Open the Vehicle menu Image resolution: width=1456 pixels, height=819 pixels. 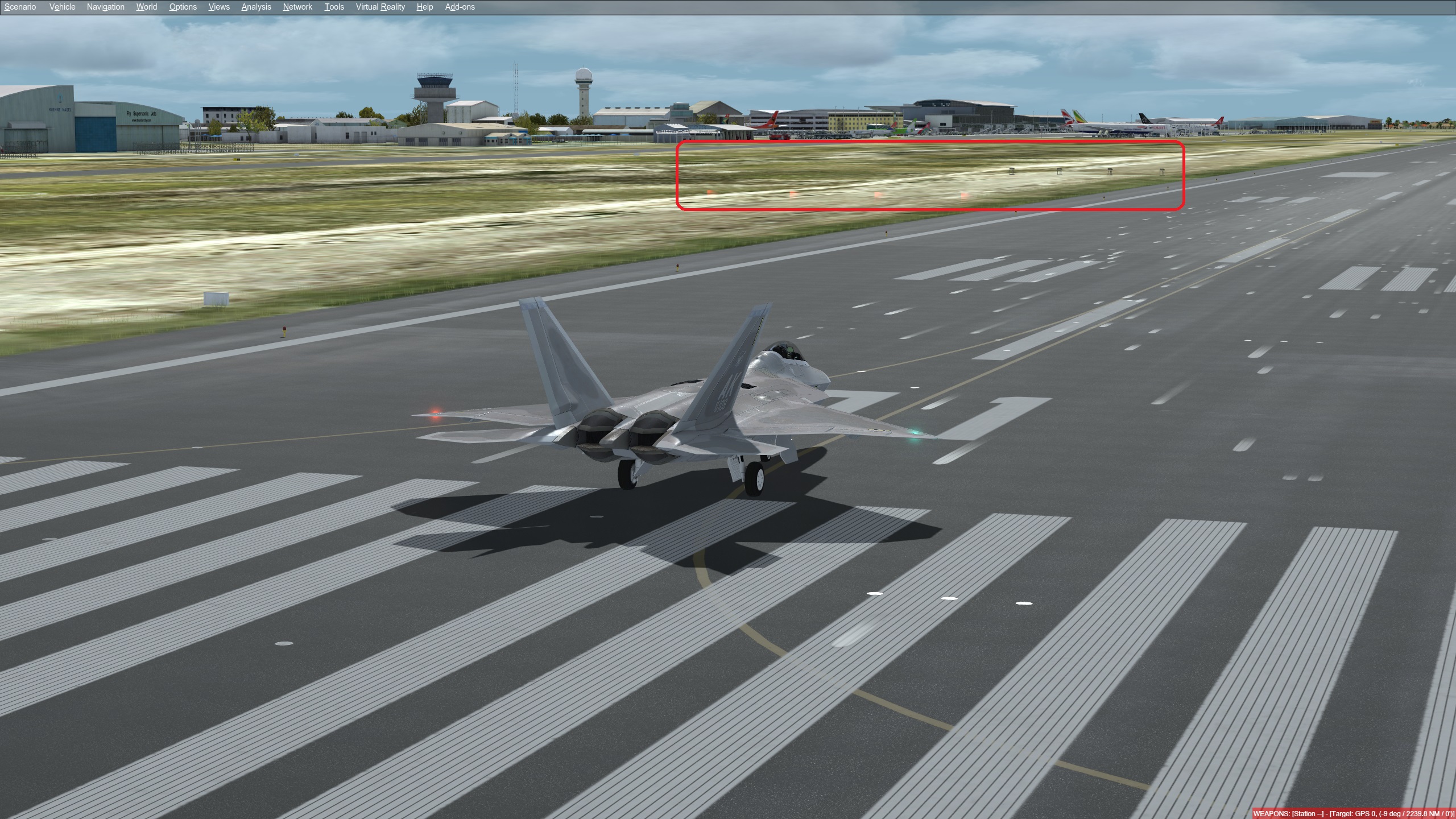click(62, 7)
